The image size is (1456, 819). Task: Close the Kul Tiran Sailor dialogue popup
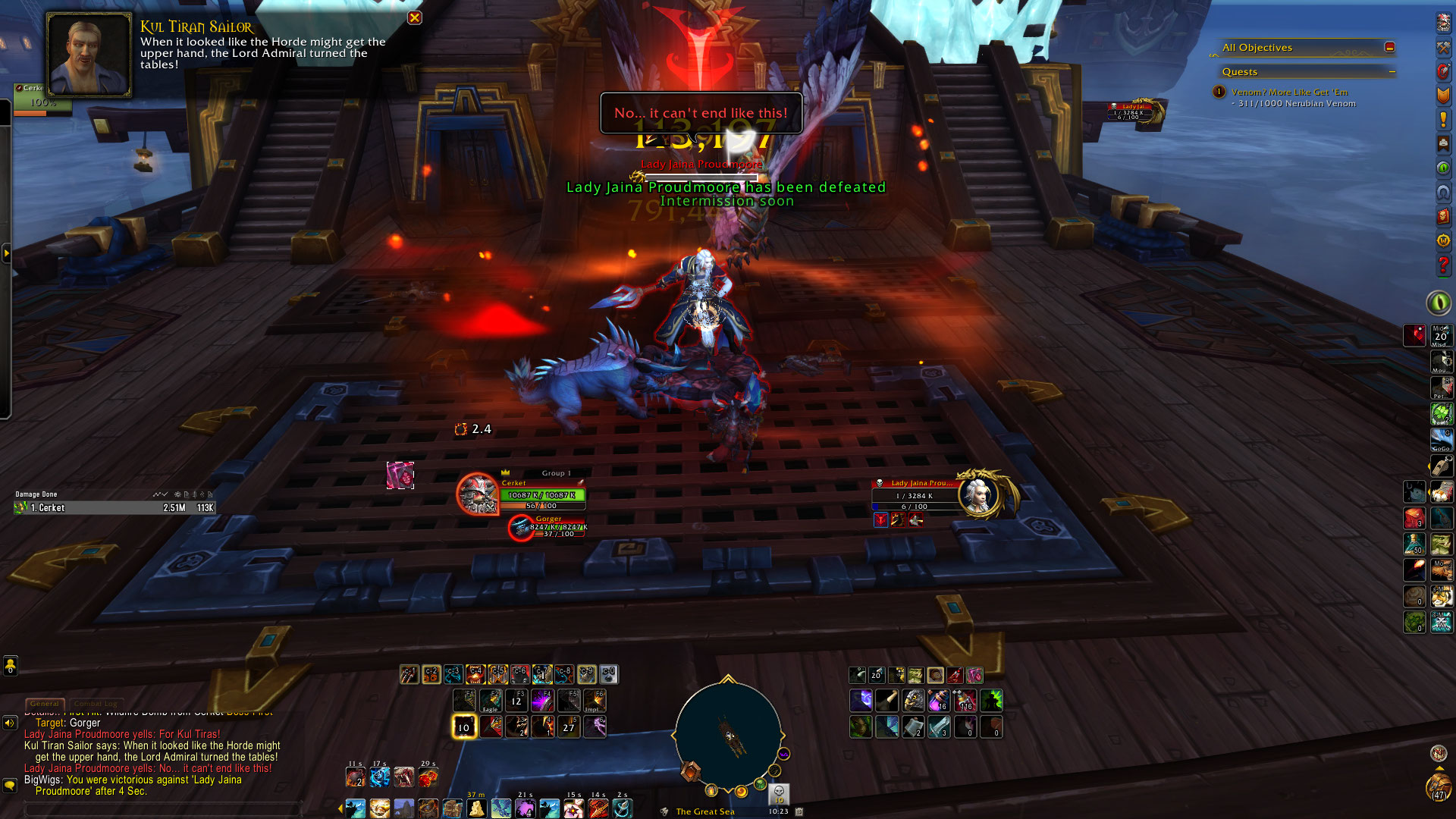(415, 17)
